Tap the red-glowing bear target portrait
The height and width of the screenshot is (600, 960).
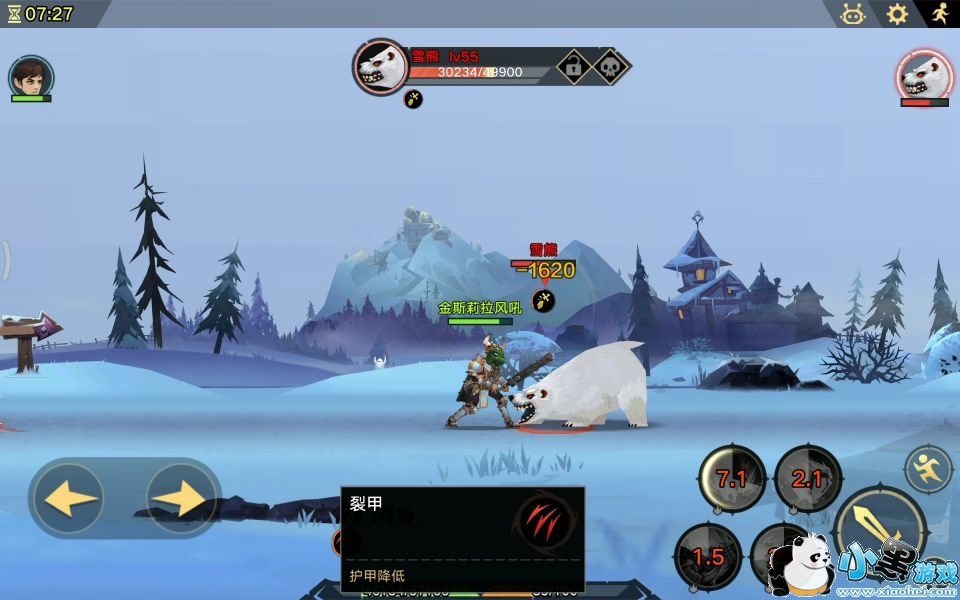point(924,75)
